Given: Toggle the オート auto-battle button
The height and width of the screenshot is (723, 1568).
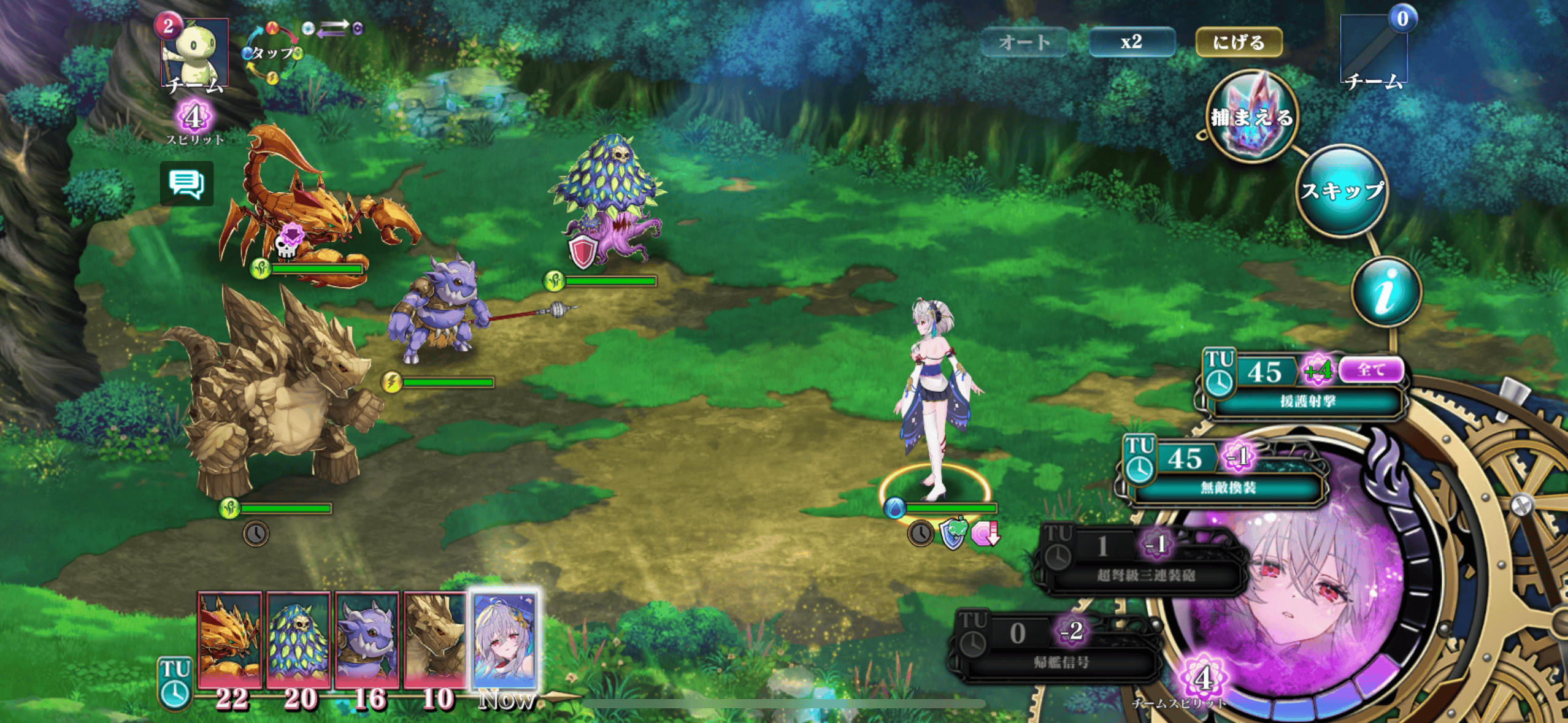Looking at the screenshot, I should (1024, 42).
